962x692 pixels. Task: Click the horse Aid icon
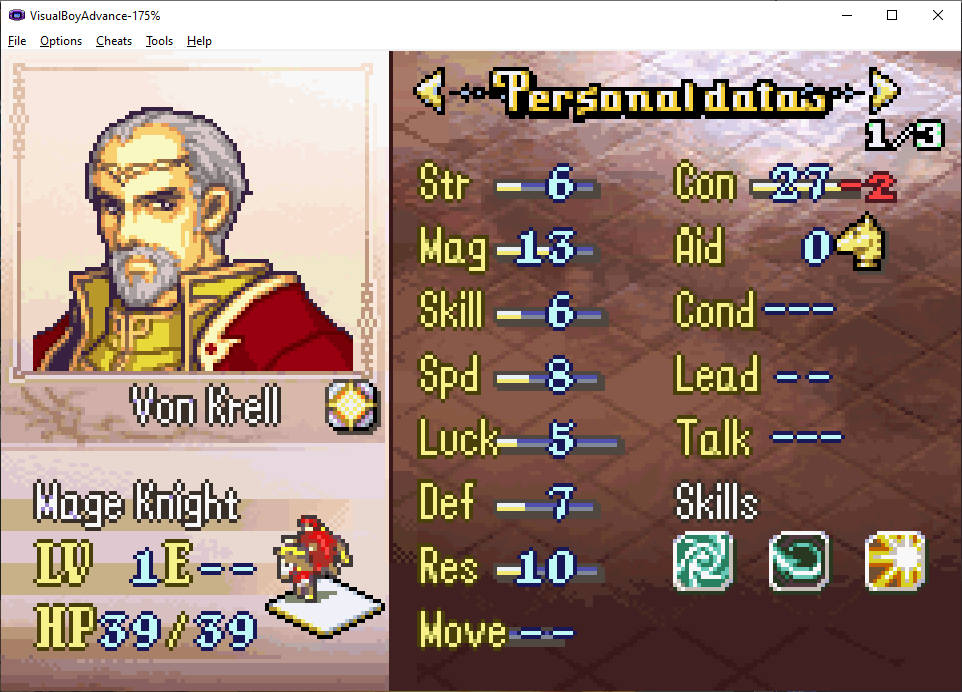coord(860,246)
